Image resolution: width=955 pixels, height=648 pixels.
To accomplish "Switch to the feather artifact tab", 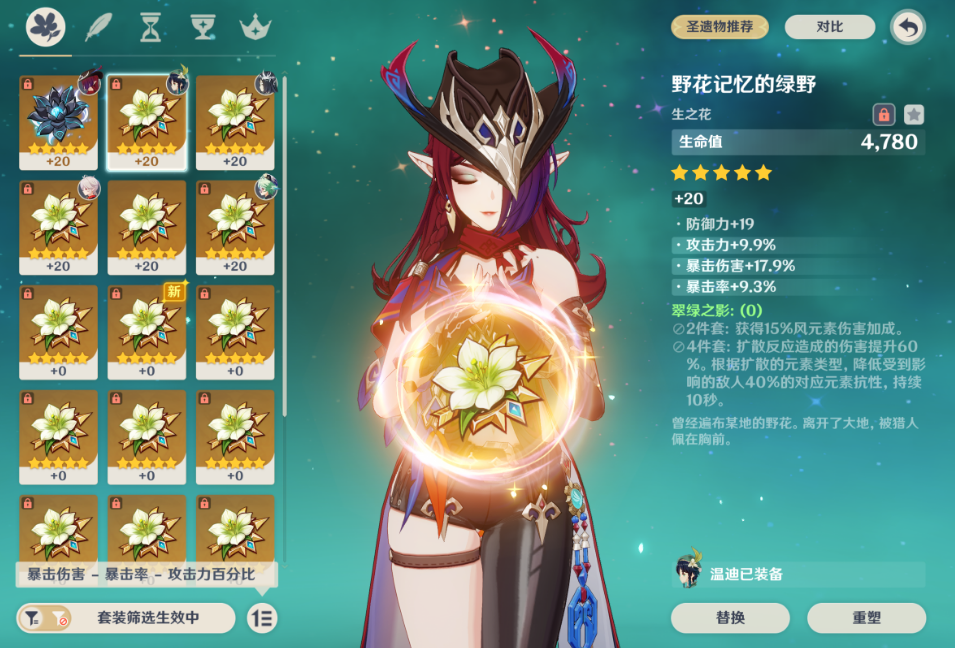I will click(x=99, y=27).
